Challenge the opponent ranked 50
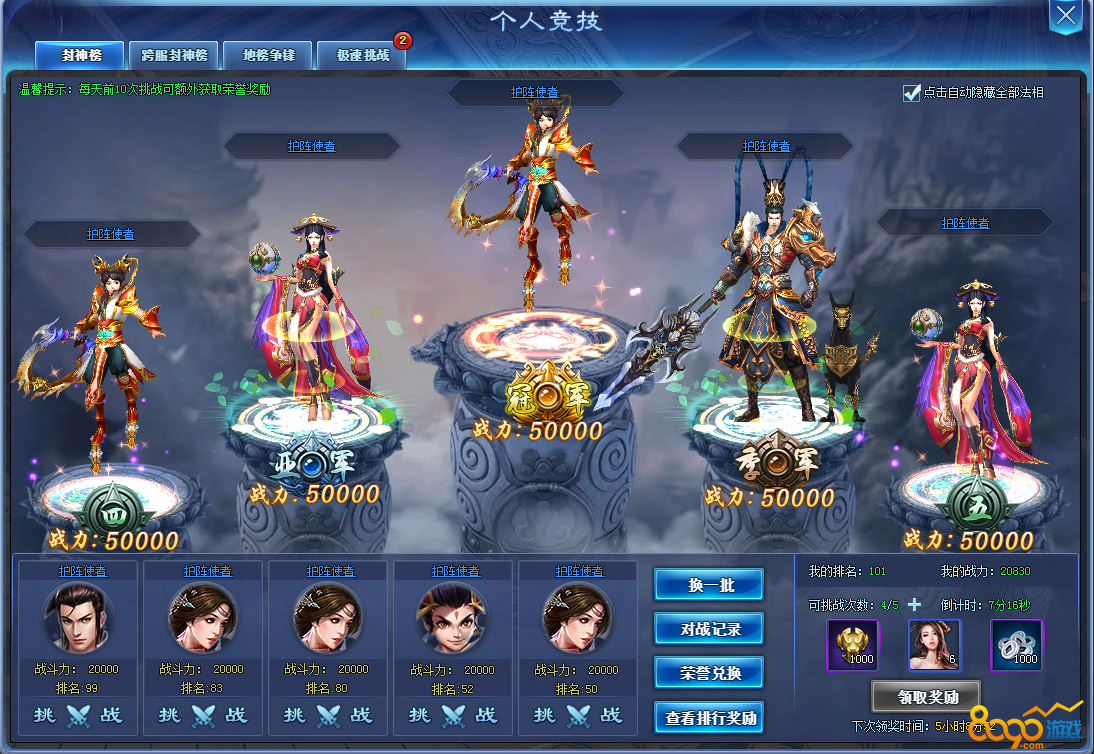The width and height of the screenshot is (1094, 754). (577, 715)
